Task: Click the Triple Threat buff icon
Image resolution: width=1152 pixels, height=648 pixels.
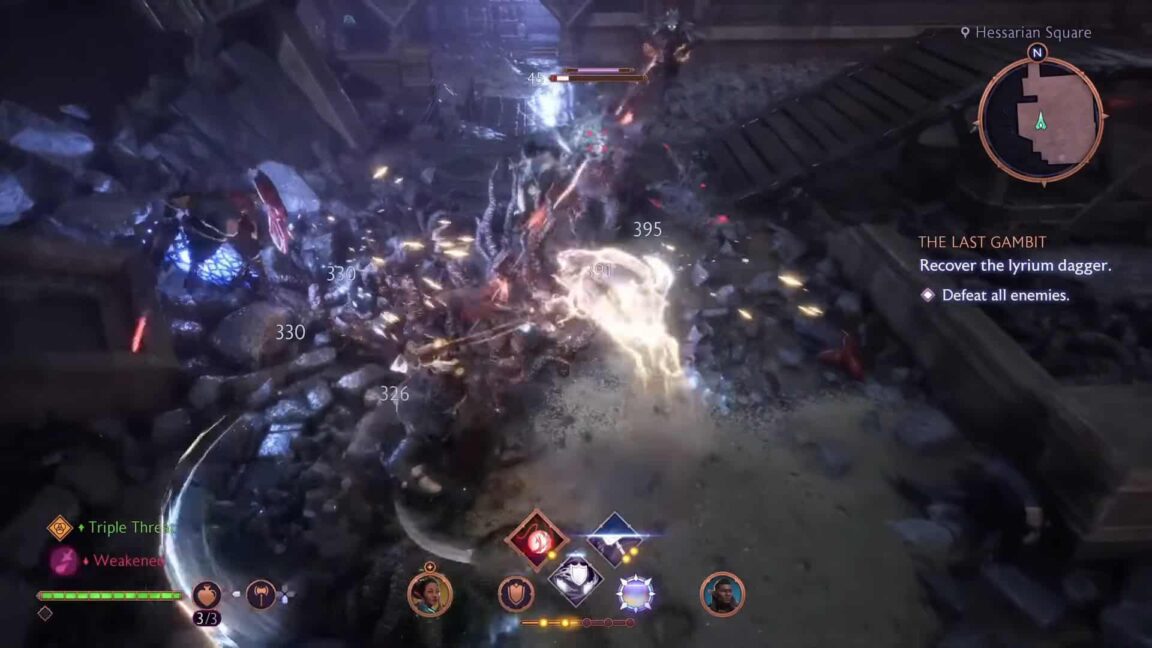Action: pyautogui.click(x=60, y=527)
